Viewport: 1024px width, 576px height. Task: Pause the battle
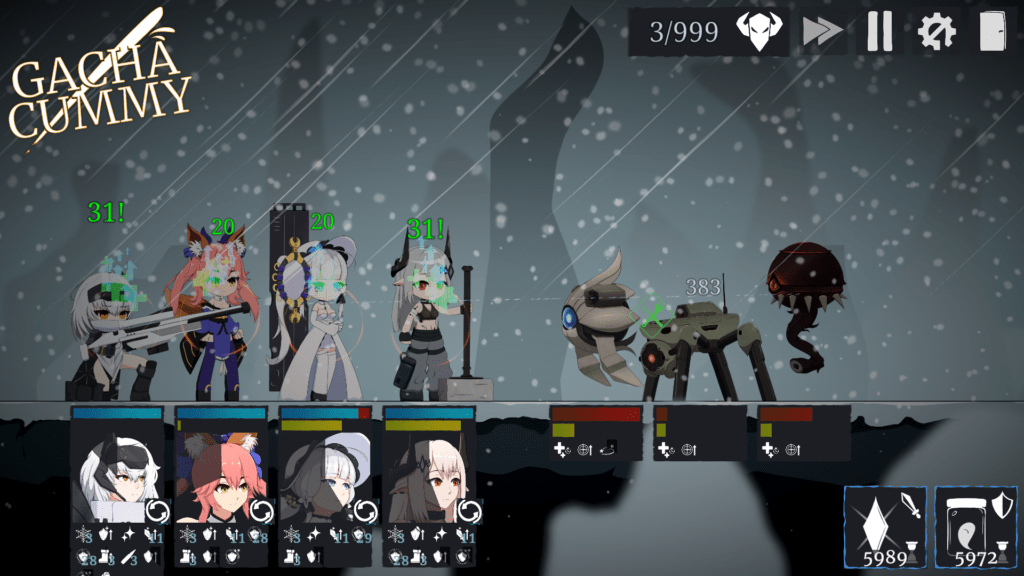(x=879, y=32)
